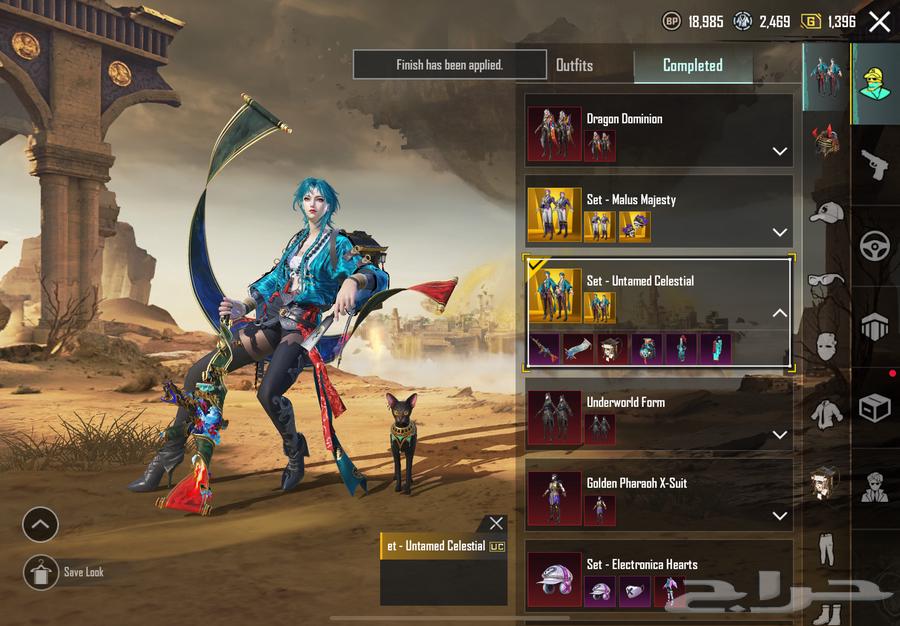The height and width of the screenshot is (626, 900).
Task: Close the Untamed Celestial popup
Action: click(x=496, y=523)
